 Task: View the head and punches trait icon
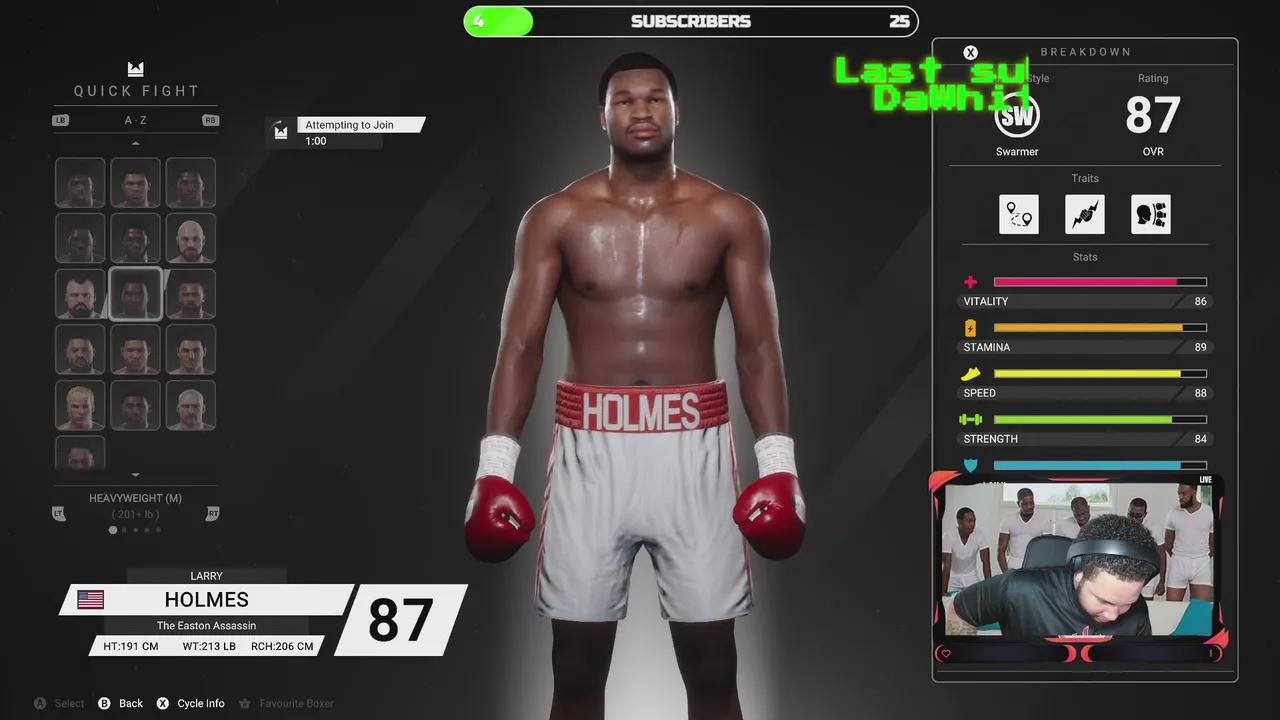1151,214
